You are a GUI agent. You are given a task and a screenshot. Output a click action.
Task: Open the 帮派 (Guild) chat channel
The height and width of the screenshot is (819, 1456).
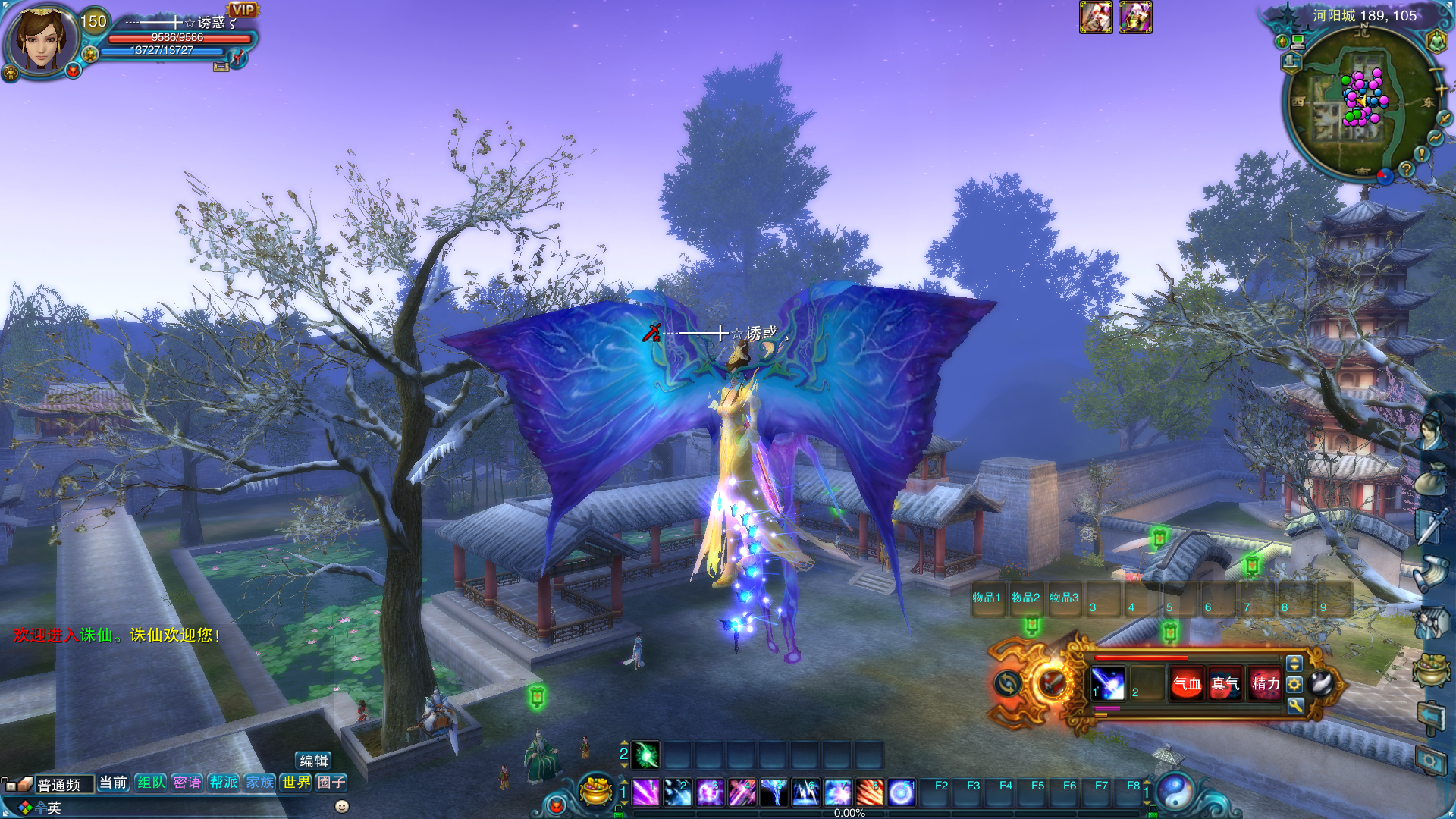click(x=224, y=782)
